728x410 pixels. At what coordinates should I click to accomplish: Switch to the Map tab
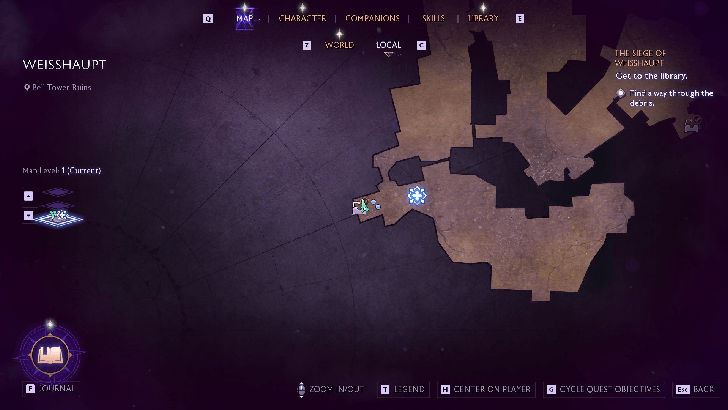tap(243, 18)
